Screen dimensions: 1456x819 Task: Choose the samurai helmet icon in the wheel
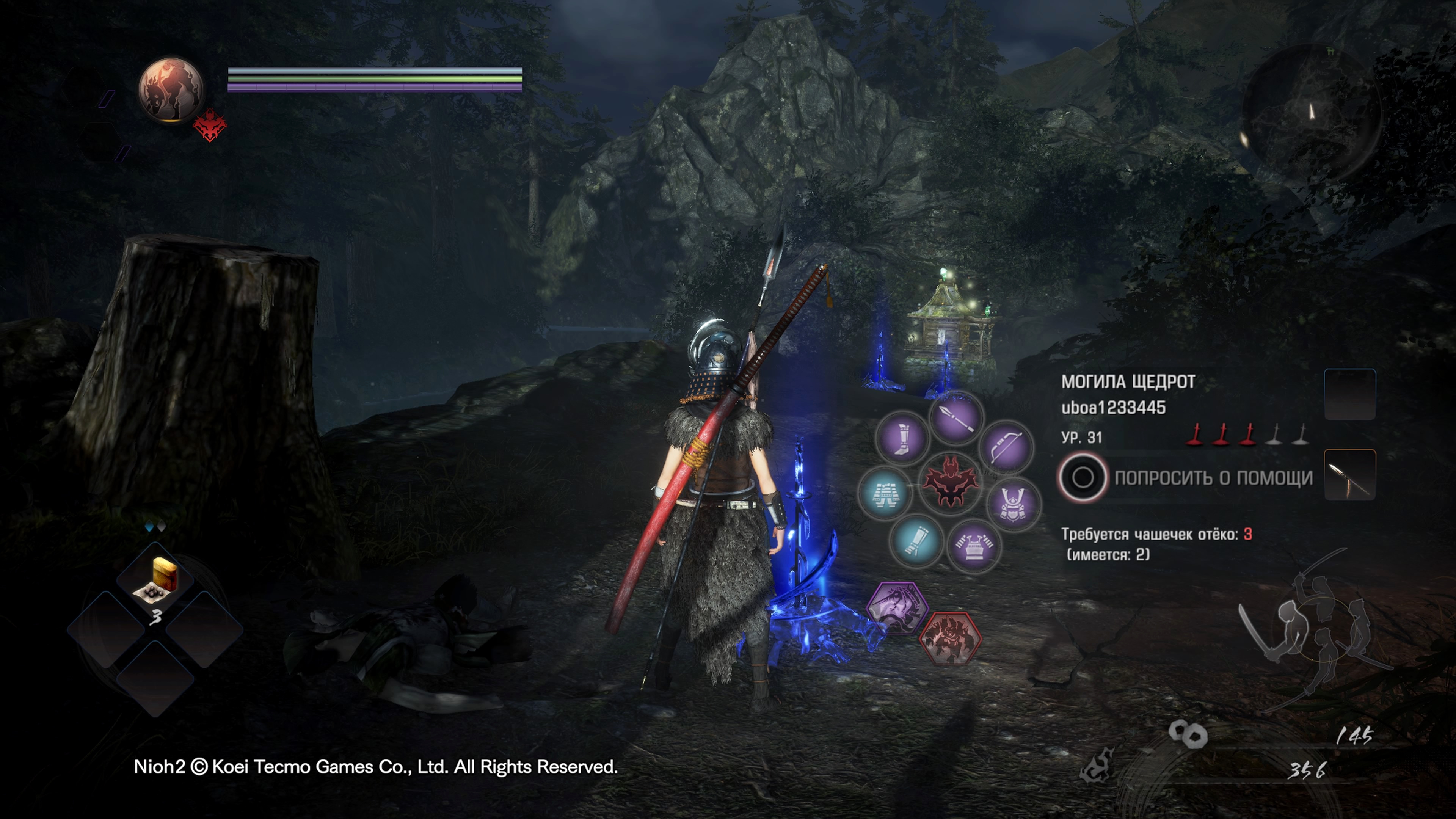point(1014,504)
